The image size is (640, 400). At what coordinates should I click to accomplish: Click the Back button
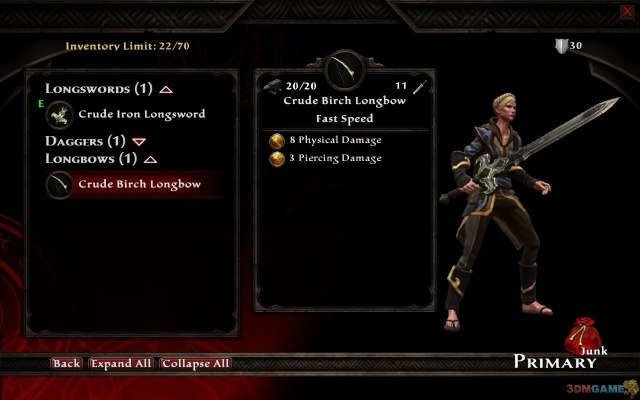[x=66, y=363]
